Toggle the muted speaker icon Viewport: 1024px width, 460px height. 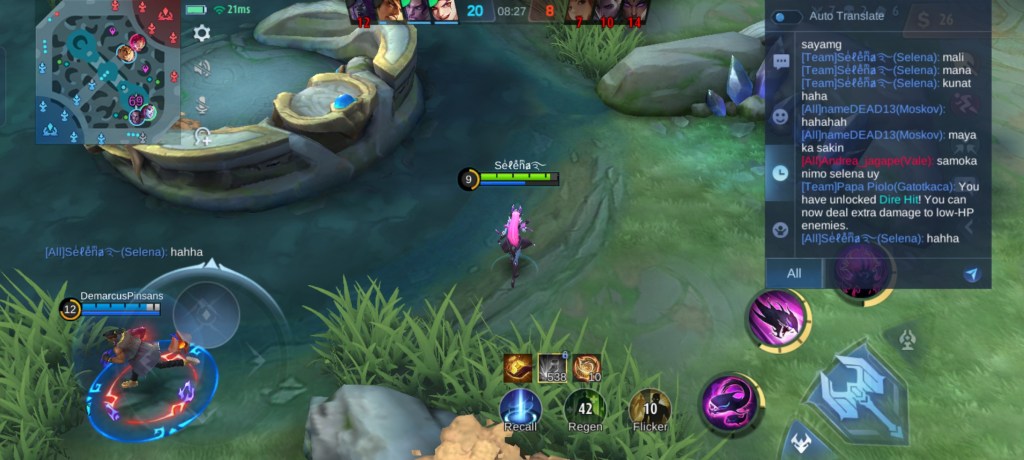pos(202,68)
